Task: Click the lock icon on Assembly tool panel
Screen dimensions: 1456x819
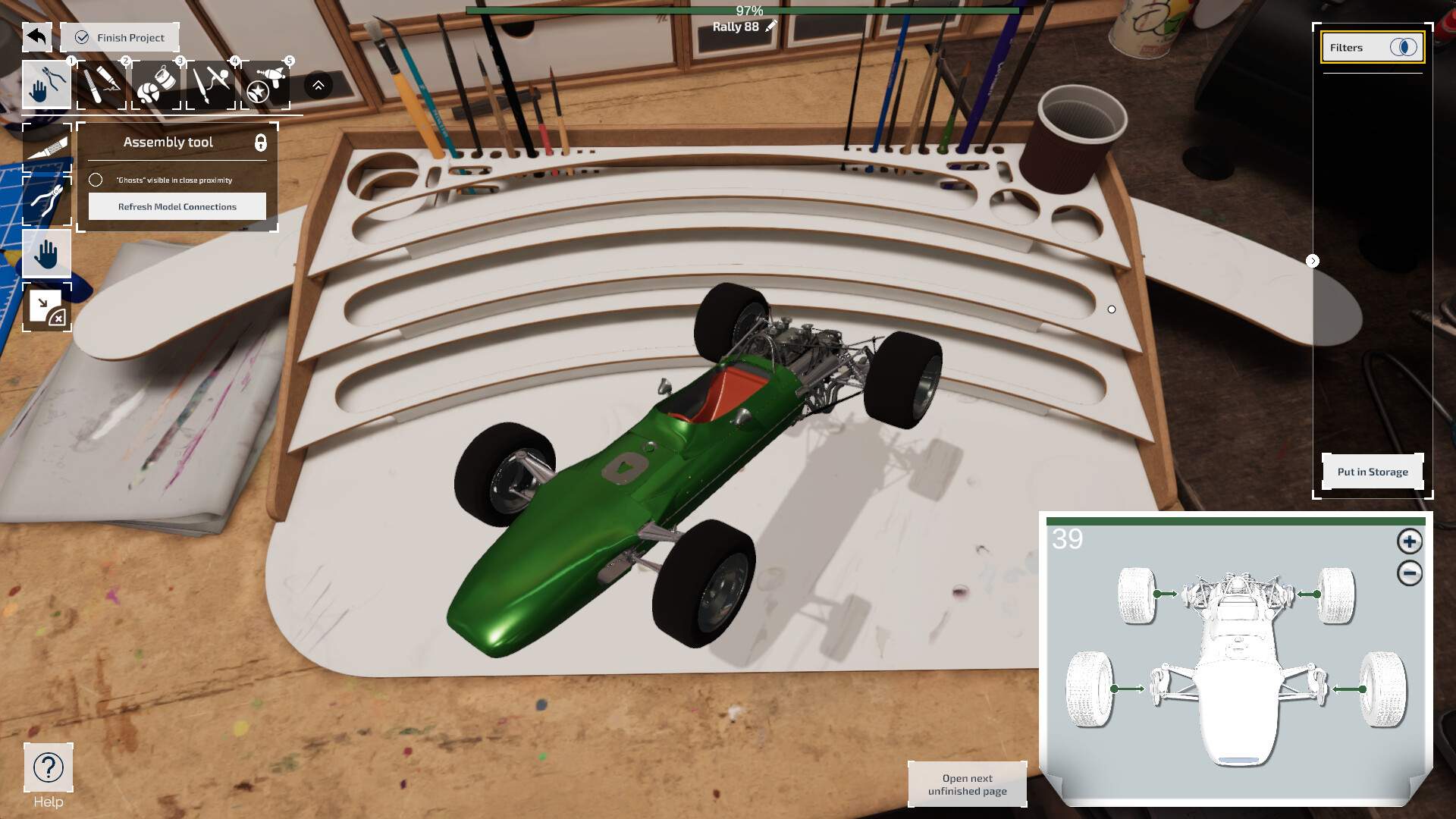Action: point(261,144)
